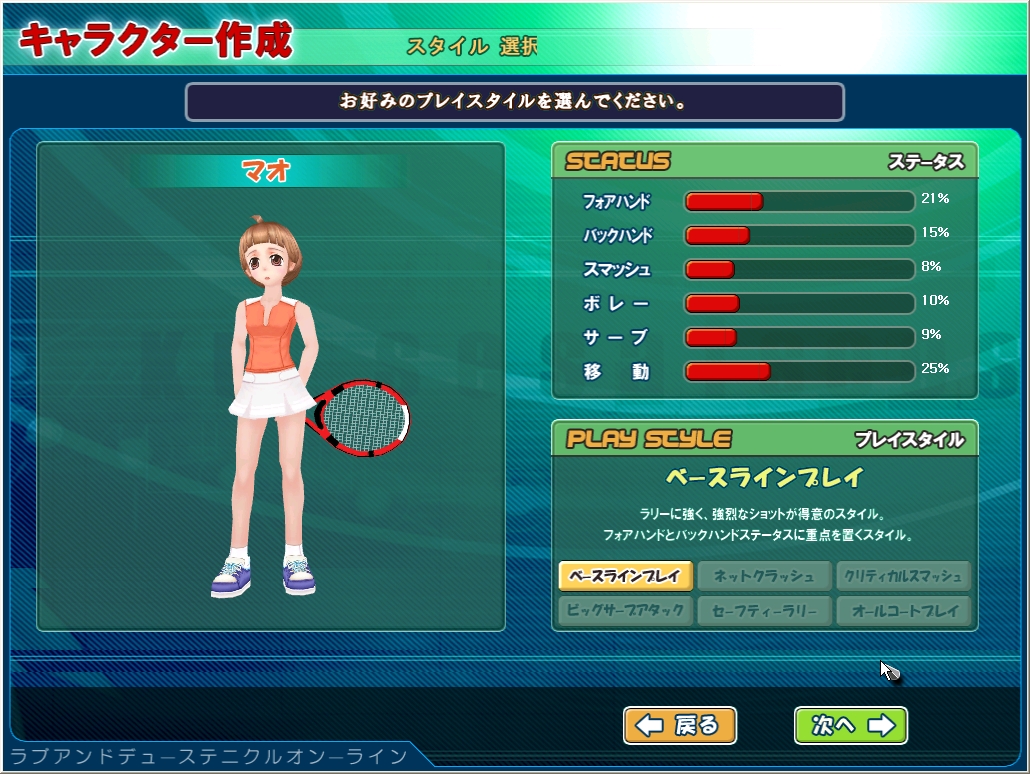Proceed with the 次へ button

tap(851, 725)
